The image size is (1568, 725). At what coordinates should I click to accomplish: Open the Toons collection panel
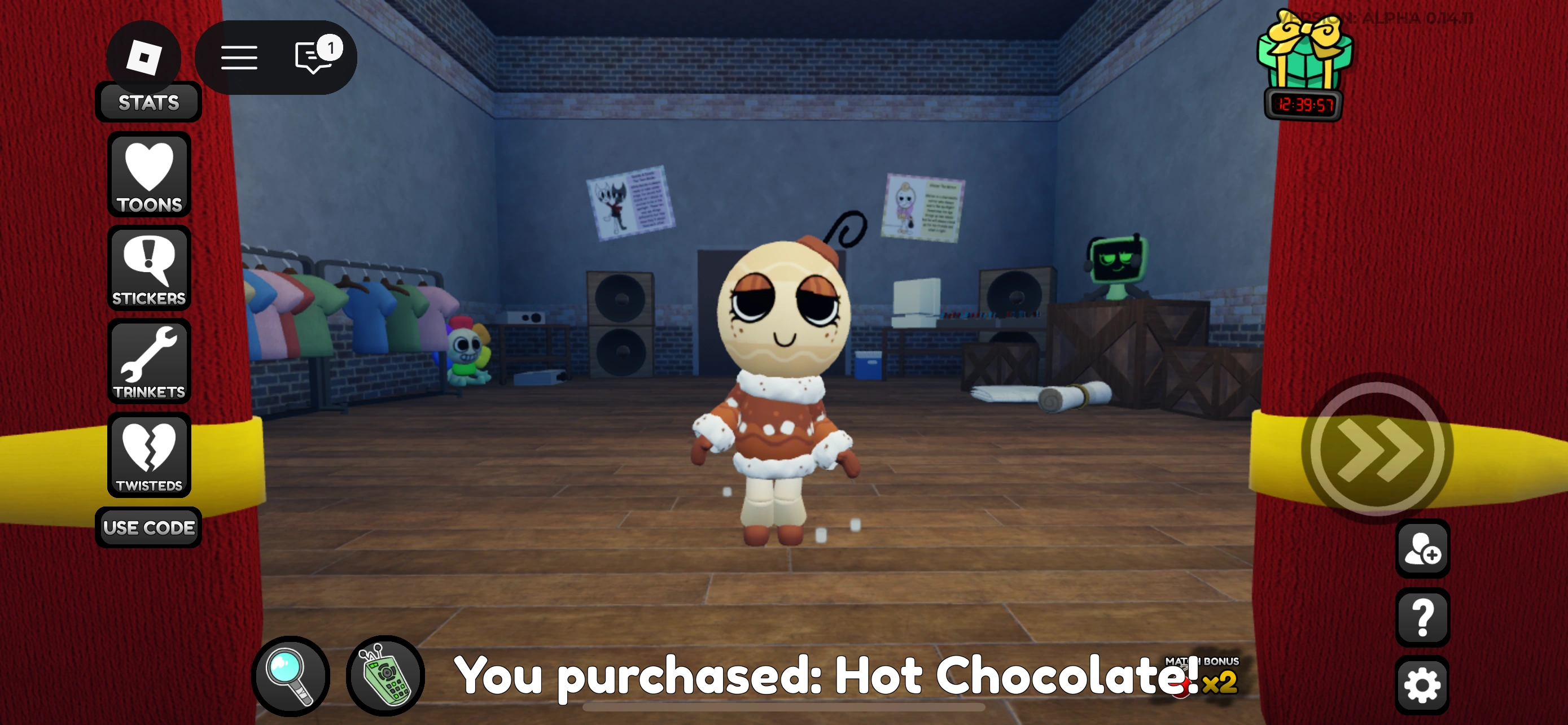pyautogui.click(x=148, y=176)
